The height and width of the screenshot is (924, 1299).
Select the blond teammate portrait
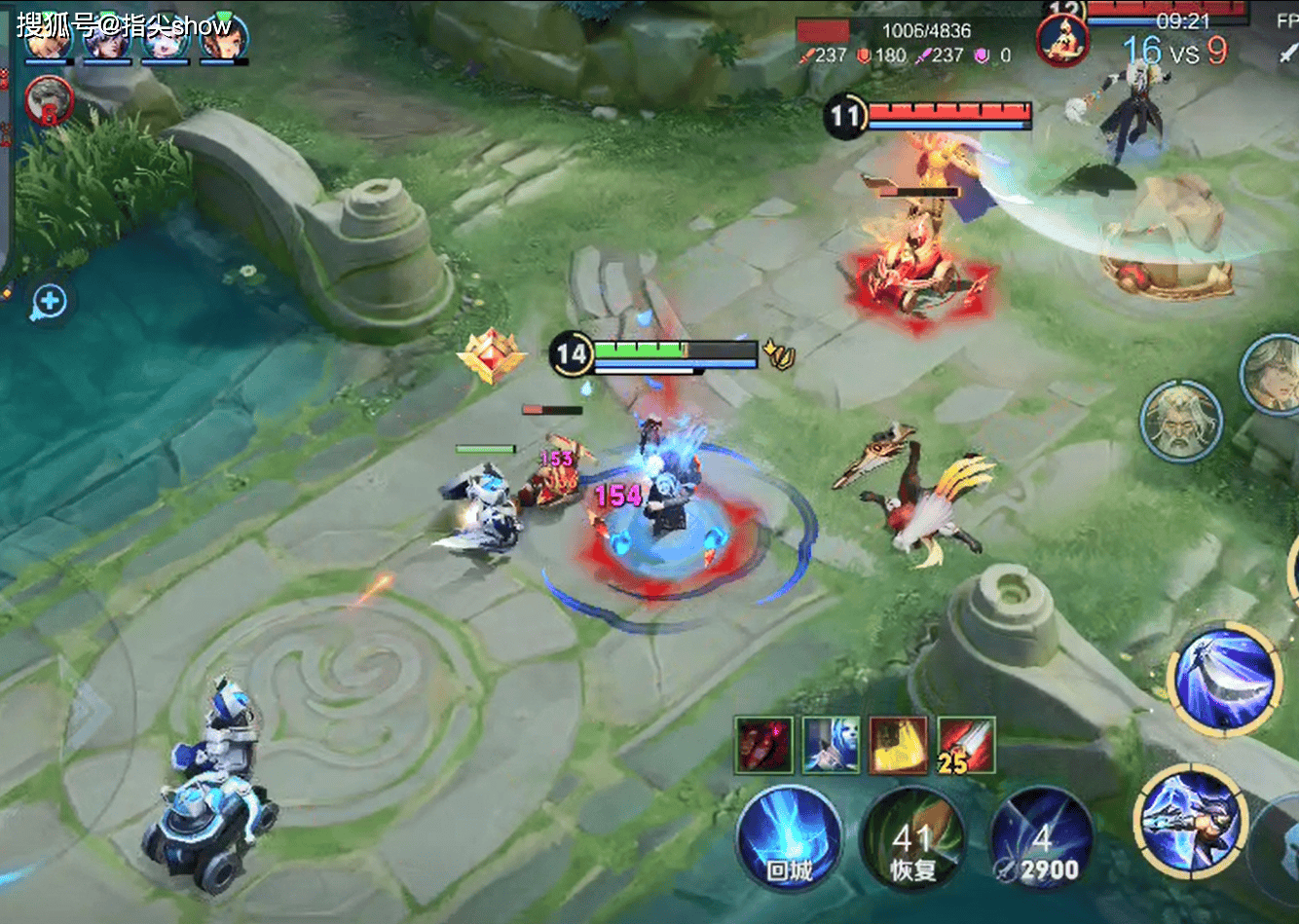pyautogui.click(x=49, y=39)
